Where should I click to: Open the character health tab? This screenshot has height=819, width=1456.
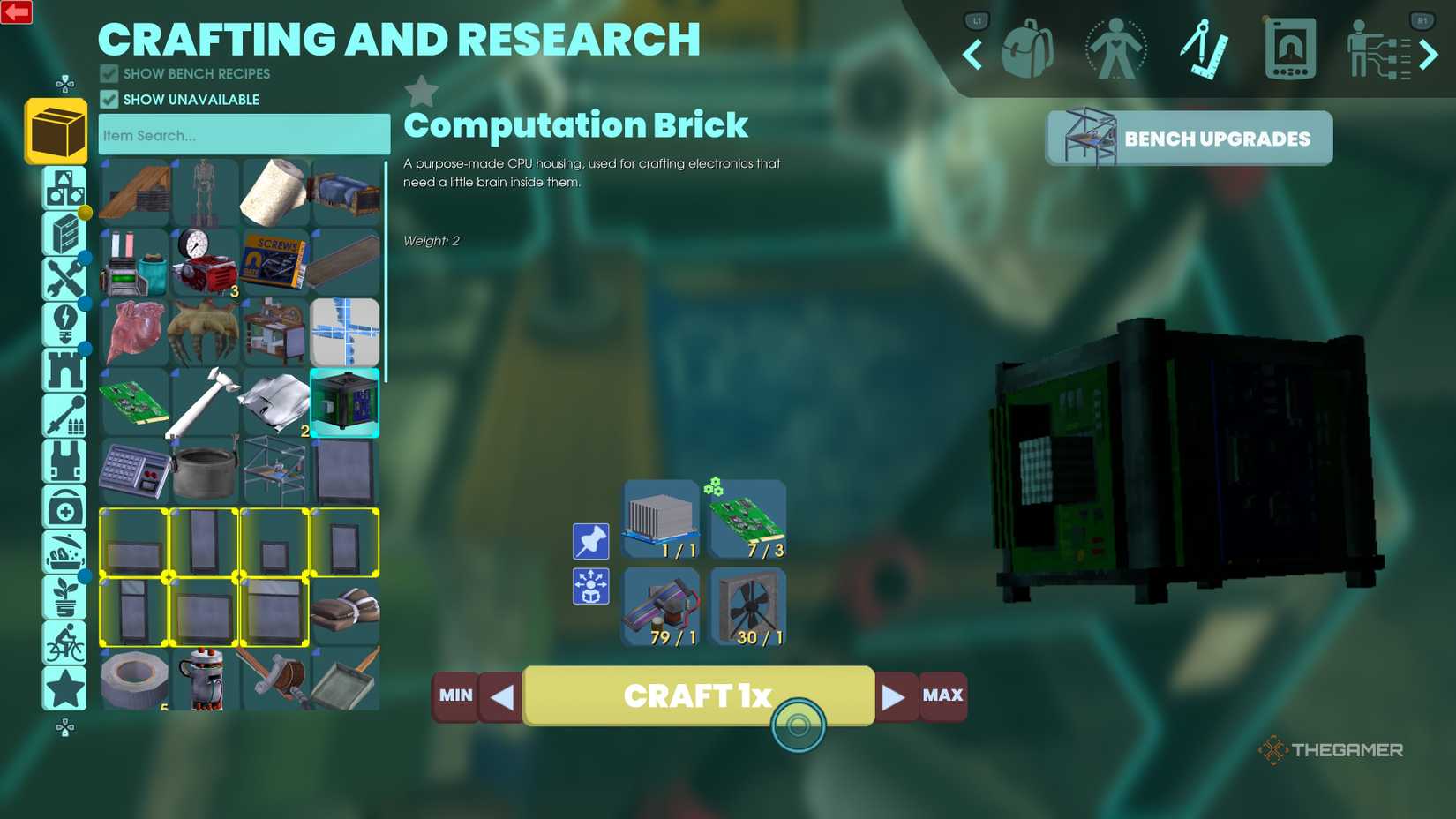(1115, 49)
